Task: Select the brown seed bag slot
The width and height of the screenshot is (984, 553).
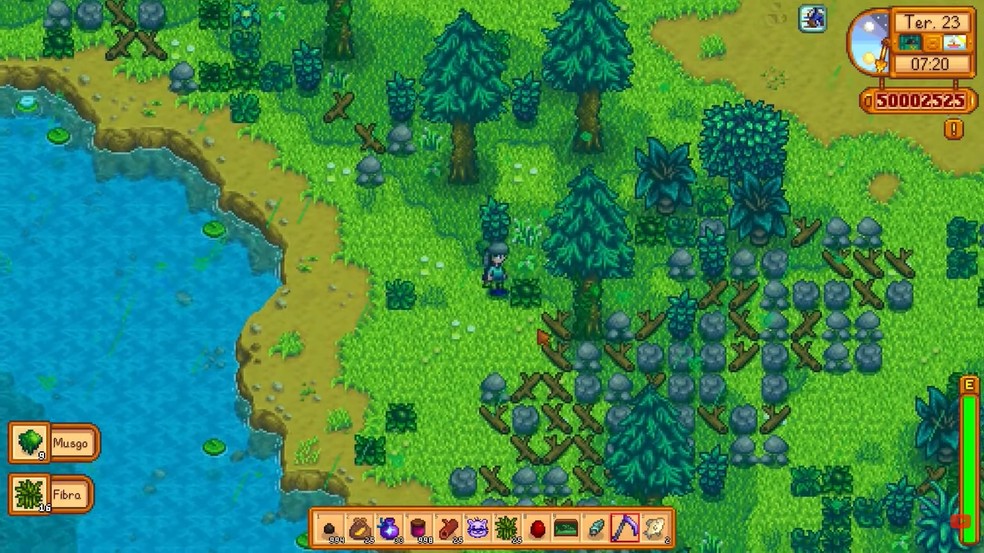Action: [360, 528]
